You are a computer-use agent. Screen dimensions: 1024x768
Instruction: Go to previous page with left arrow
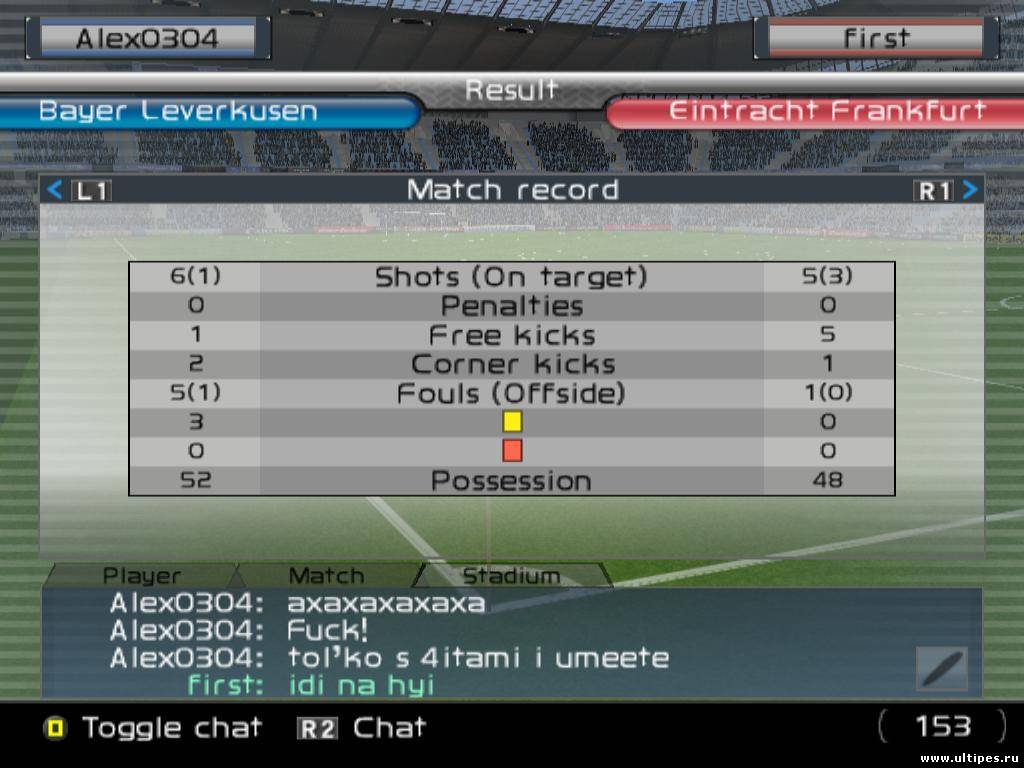56,190
